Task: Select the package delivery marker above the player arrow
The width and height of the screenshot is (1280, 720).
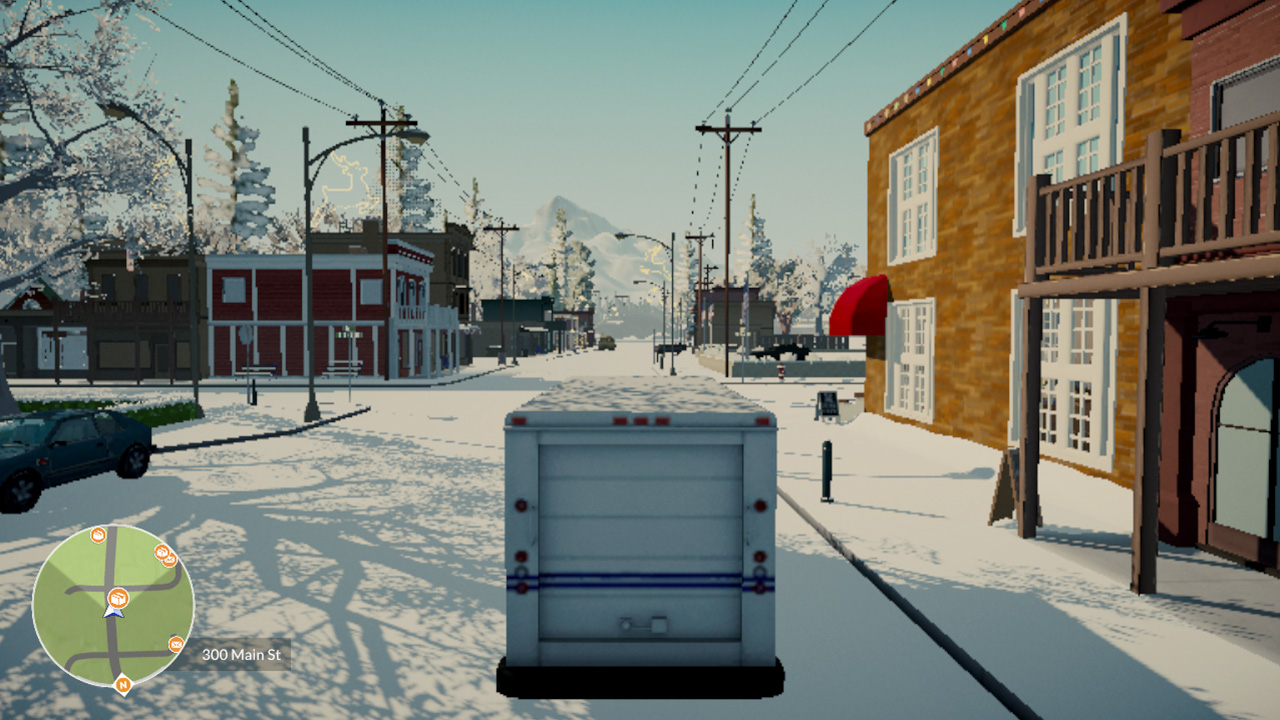Action: point(117,598)
